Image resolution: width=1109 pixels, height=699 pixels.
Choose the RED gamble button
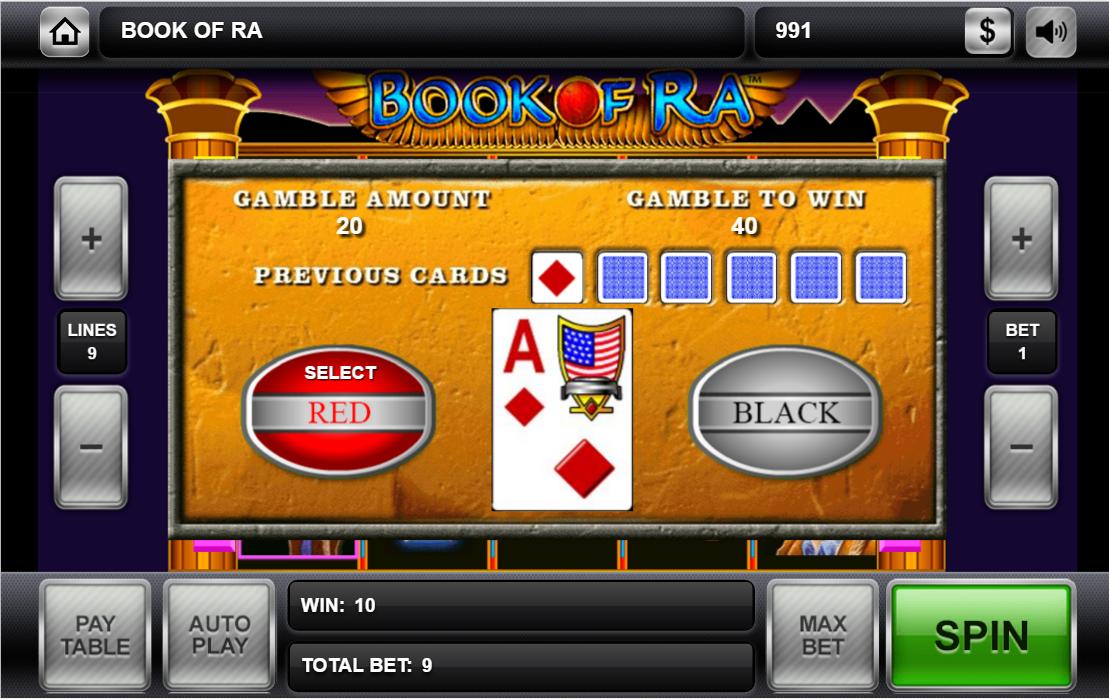pyautogui.click(x=339, y=411)
